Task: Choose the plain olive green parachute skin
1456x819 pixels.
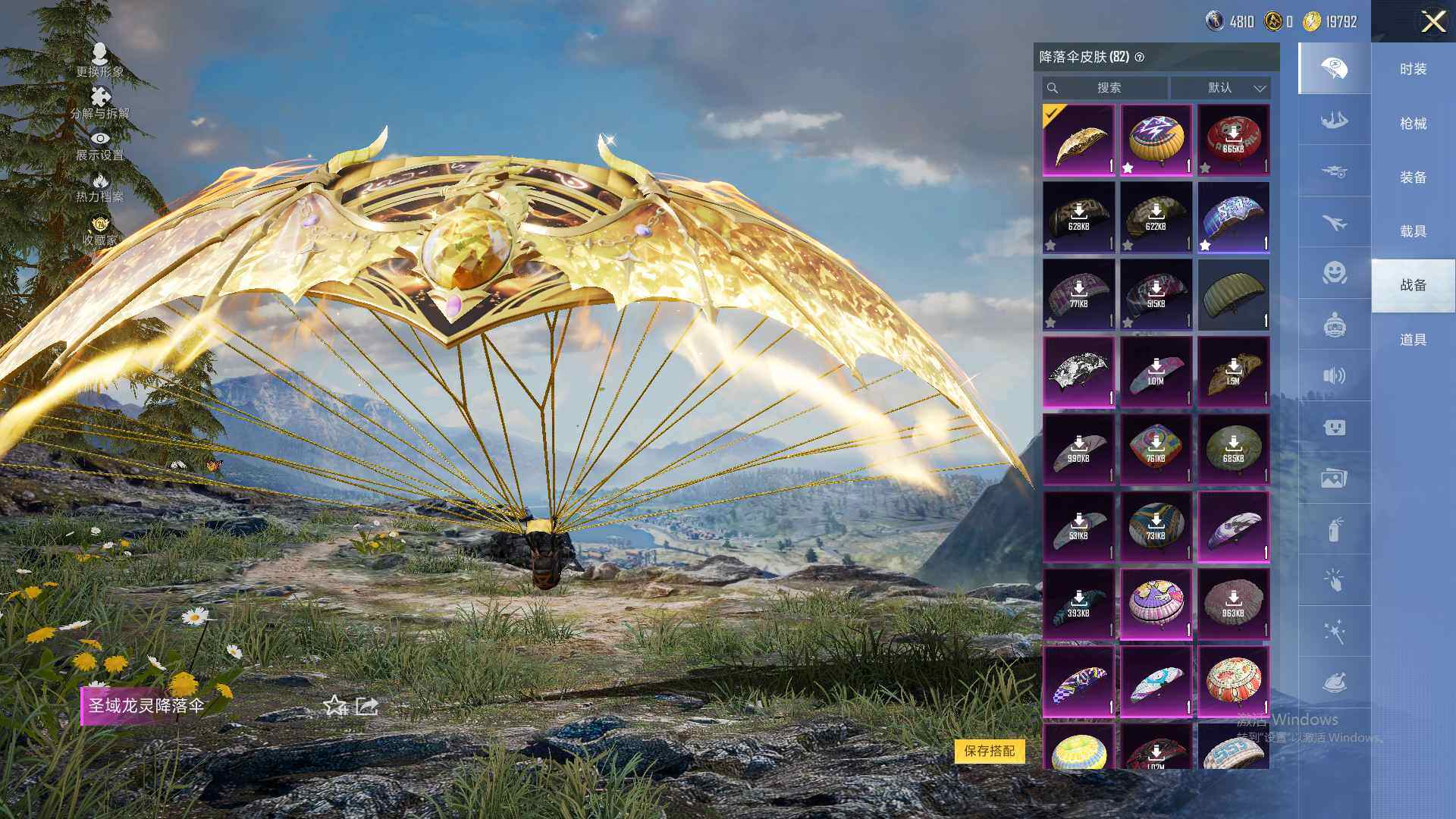Action: coord(1233,295)
